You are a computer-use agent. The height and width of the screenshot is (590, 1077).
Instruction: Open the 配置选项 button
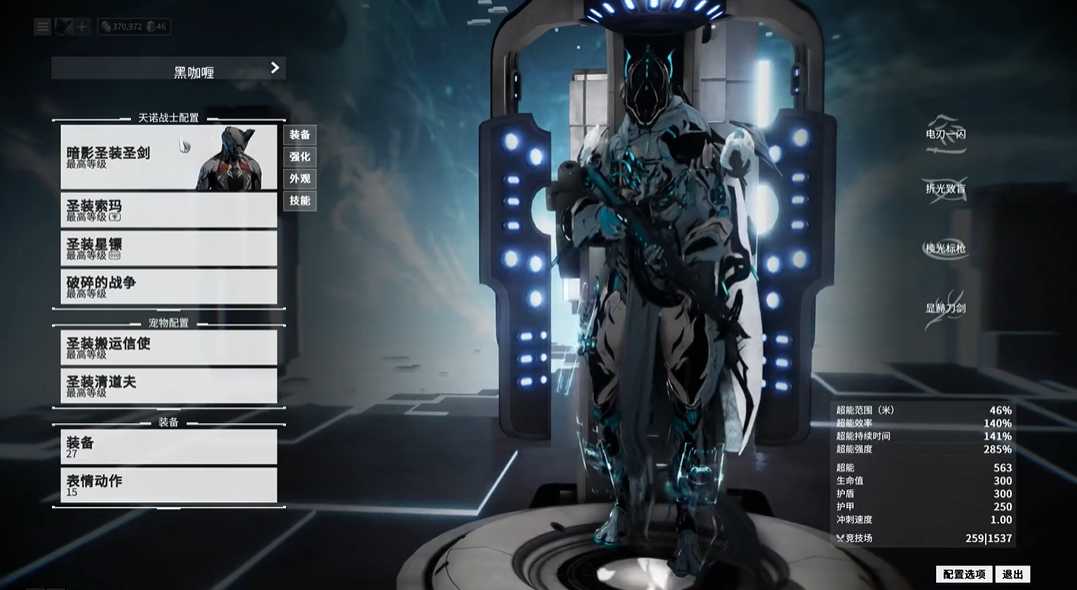tap(963, 574)
